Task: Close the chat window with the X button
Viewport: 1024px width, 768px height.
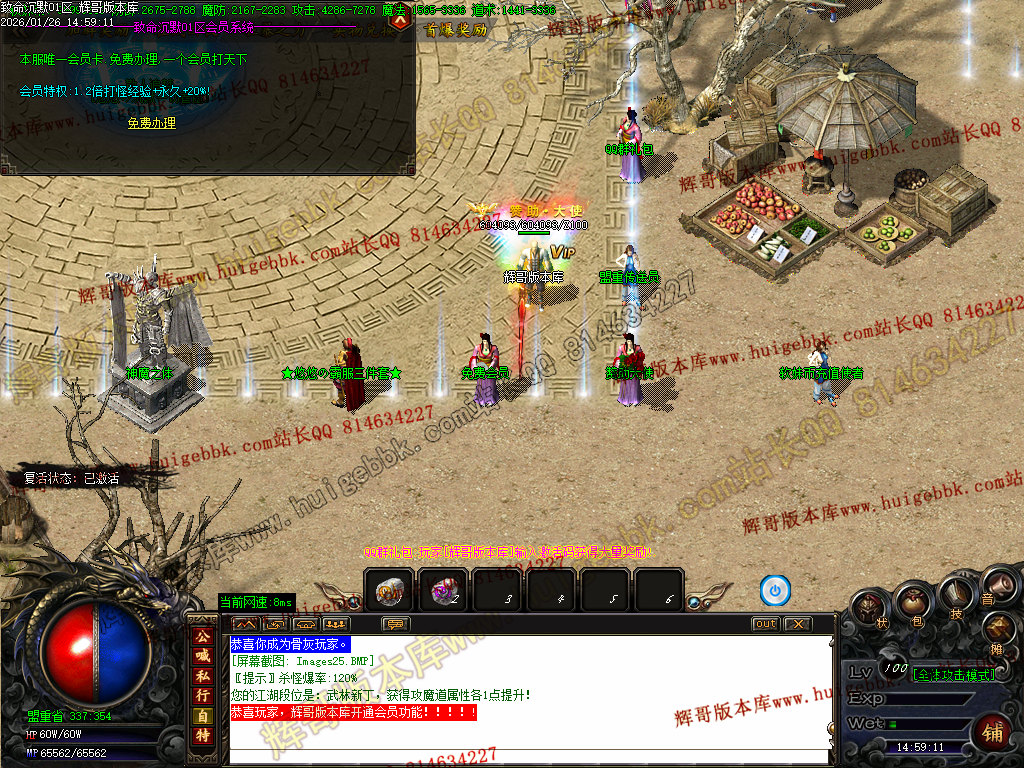Action: (796, 624)
